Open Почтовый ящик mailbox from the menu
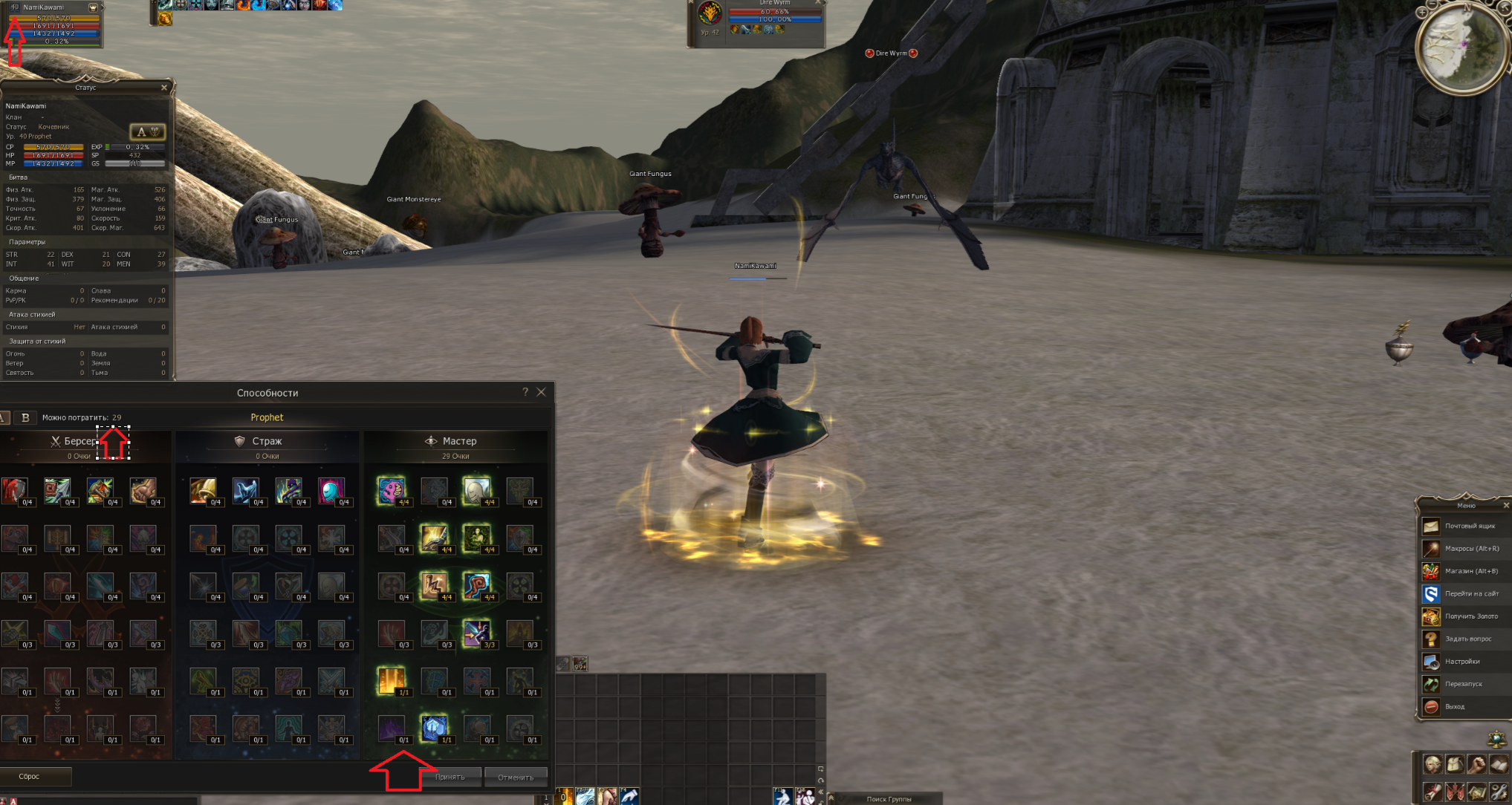The image size is (1512, 805). click(1469, 526)
